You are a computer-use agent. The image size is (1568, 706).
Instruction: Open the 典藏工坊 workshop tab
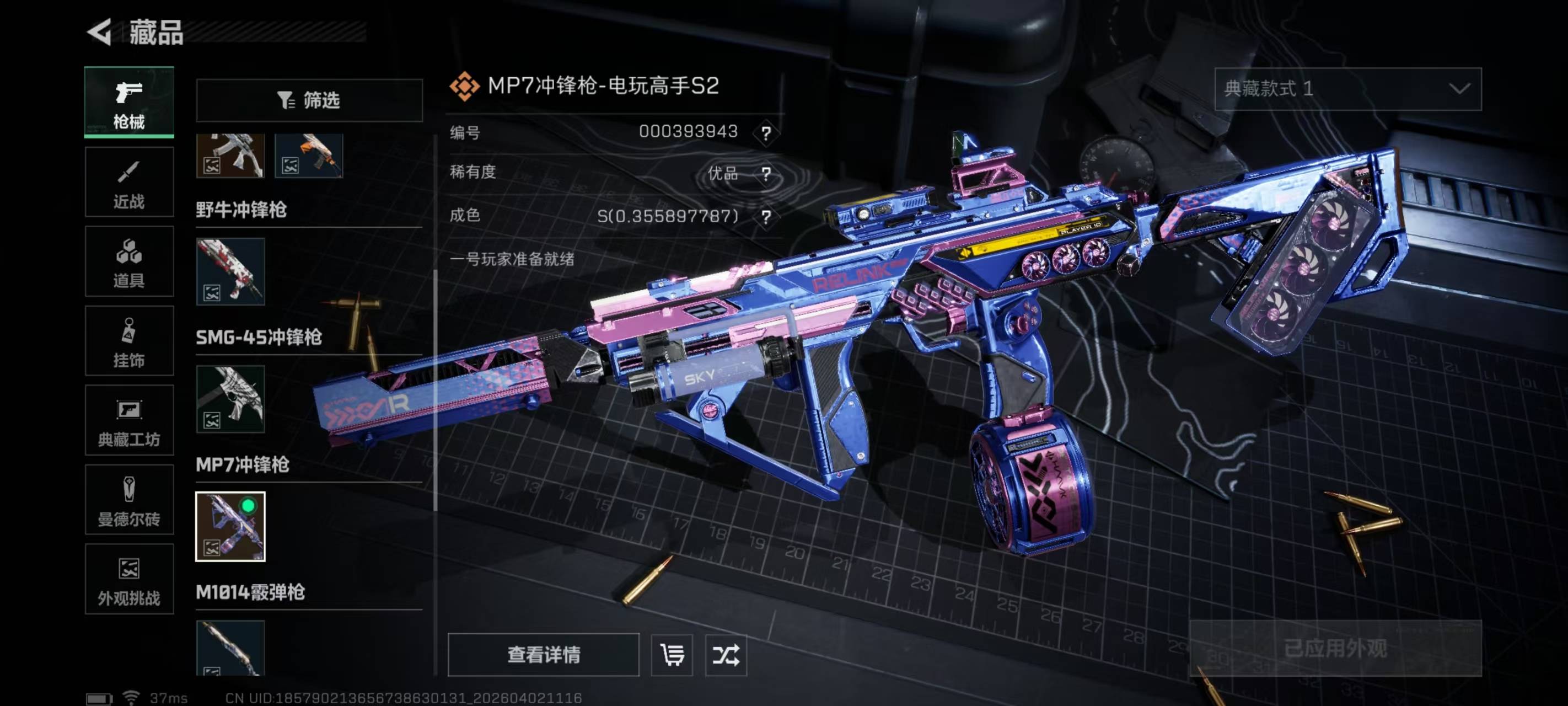click(129, 420)
